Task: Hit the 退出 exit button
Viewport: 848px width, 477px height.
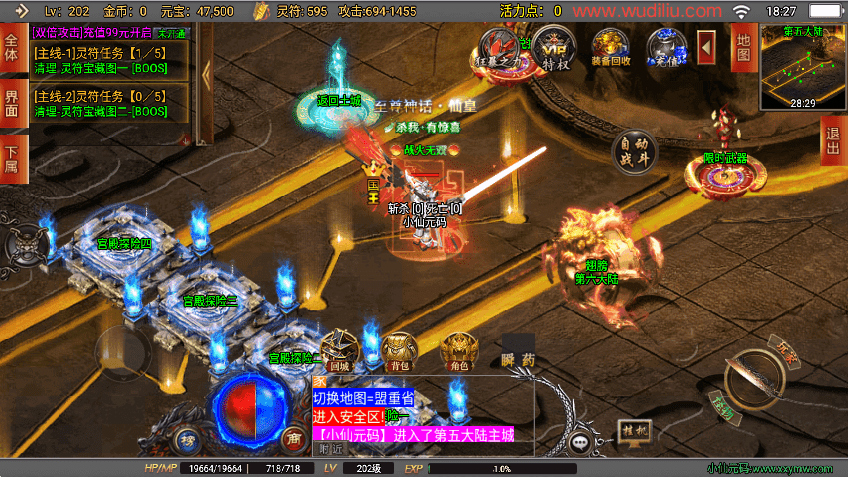Action: (833, 140)
